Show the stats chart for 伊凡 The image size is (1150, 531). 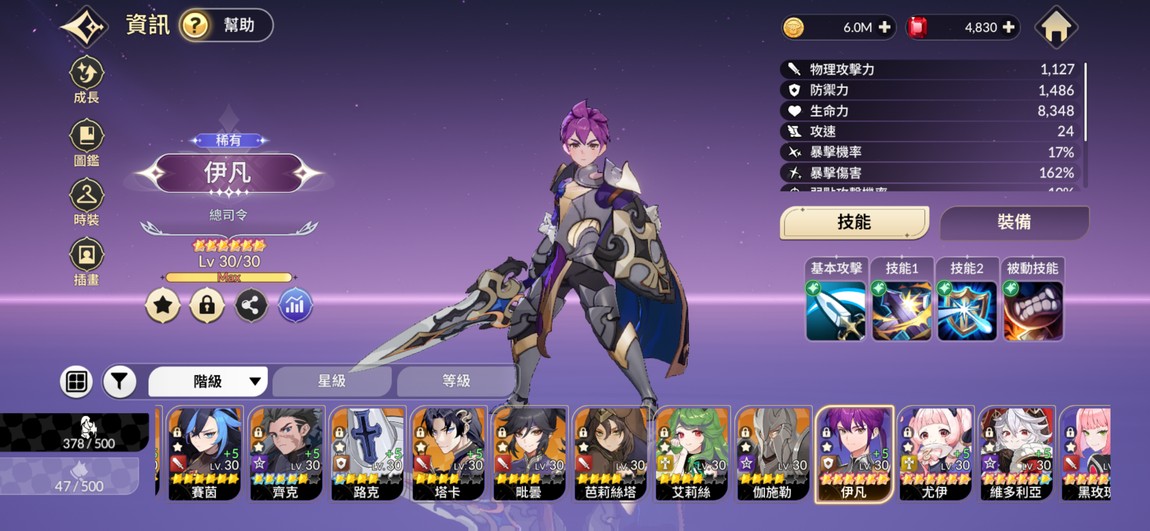point(295,305)
